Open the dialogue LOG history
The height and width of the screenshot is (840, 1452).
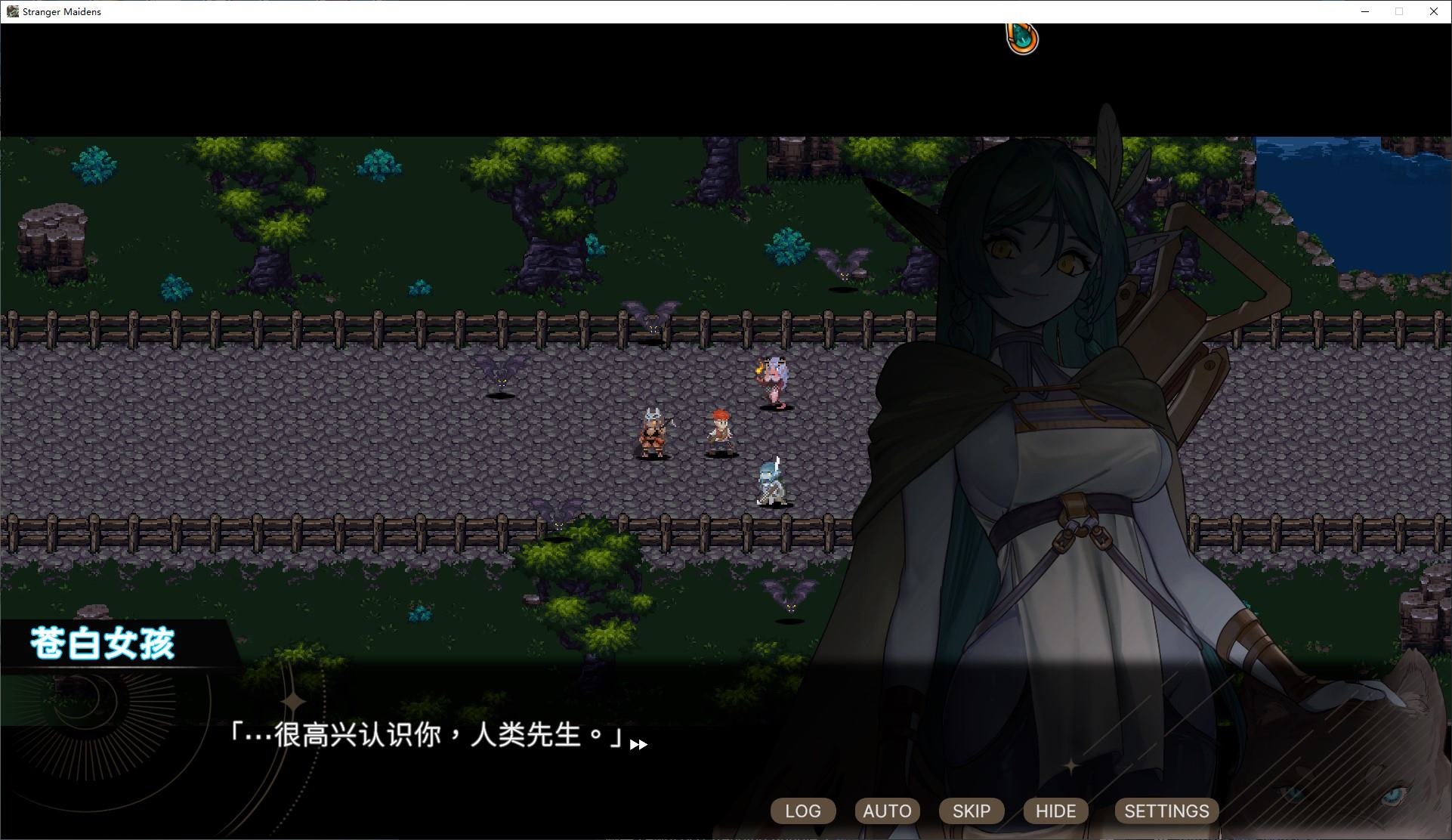(802, 811)
